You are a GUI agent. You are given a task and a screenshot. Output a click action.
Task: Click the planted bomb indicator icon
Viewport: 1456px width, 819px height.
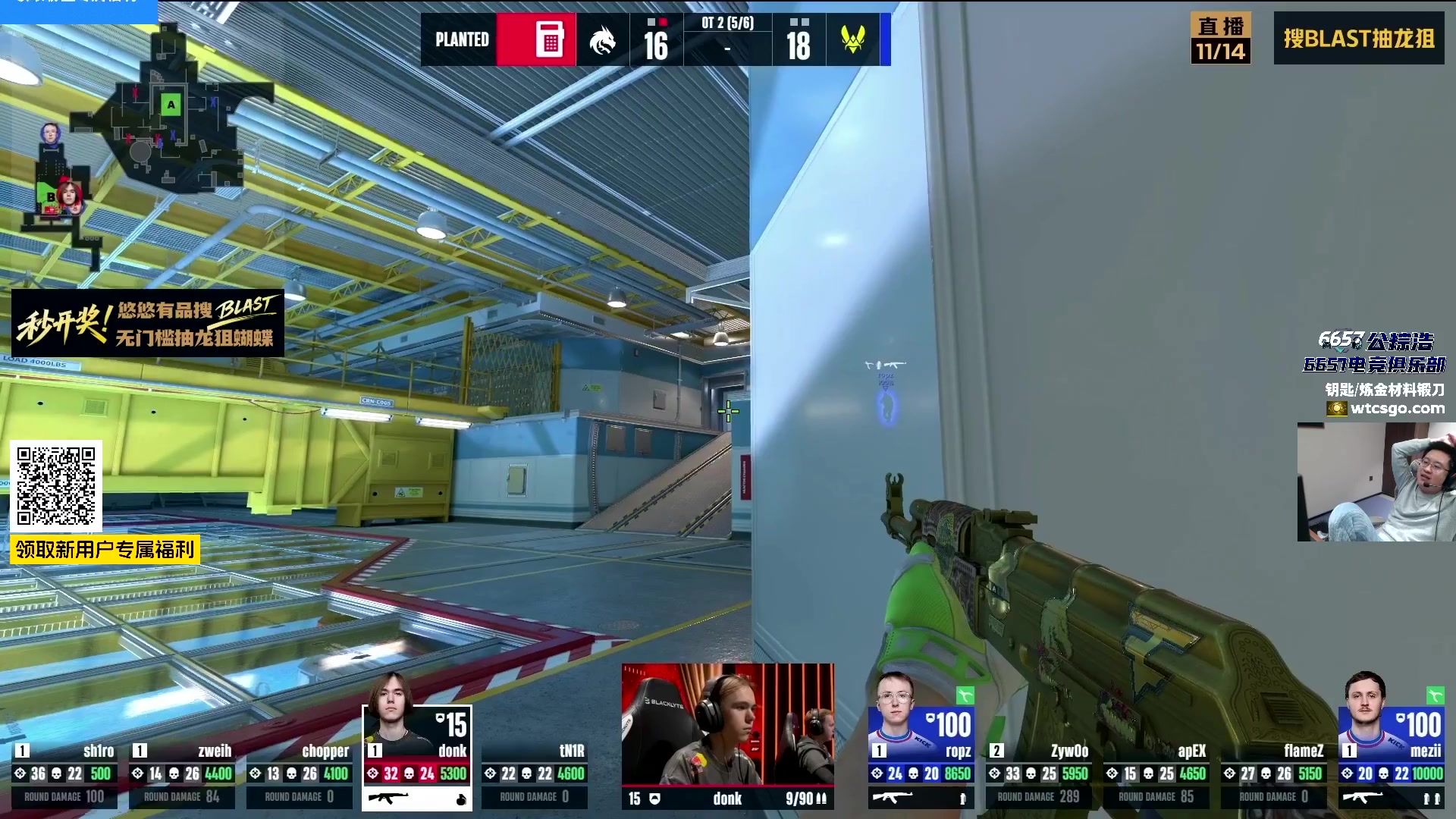click(x=550, y=39)
